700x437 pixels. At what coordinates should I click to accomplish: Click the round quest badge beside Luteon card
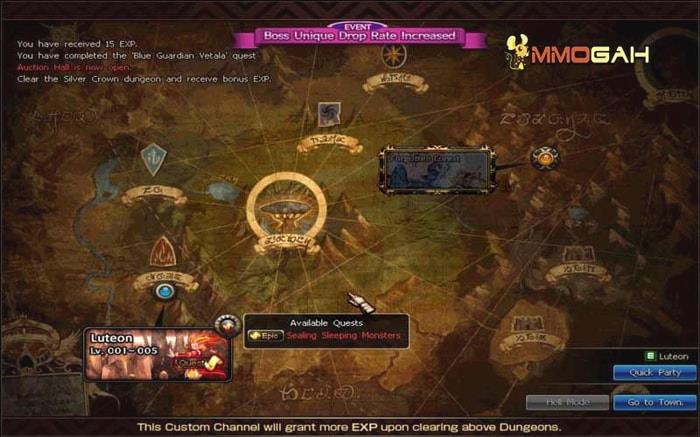(228, 324)
